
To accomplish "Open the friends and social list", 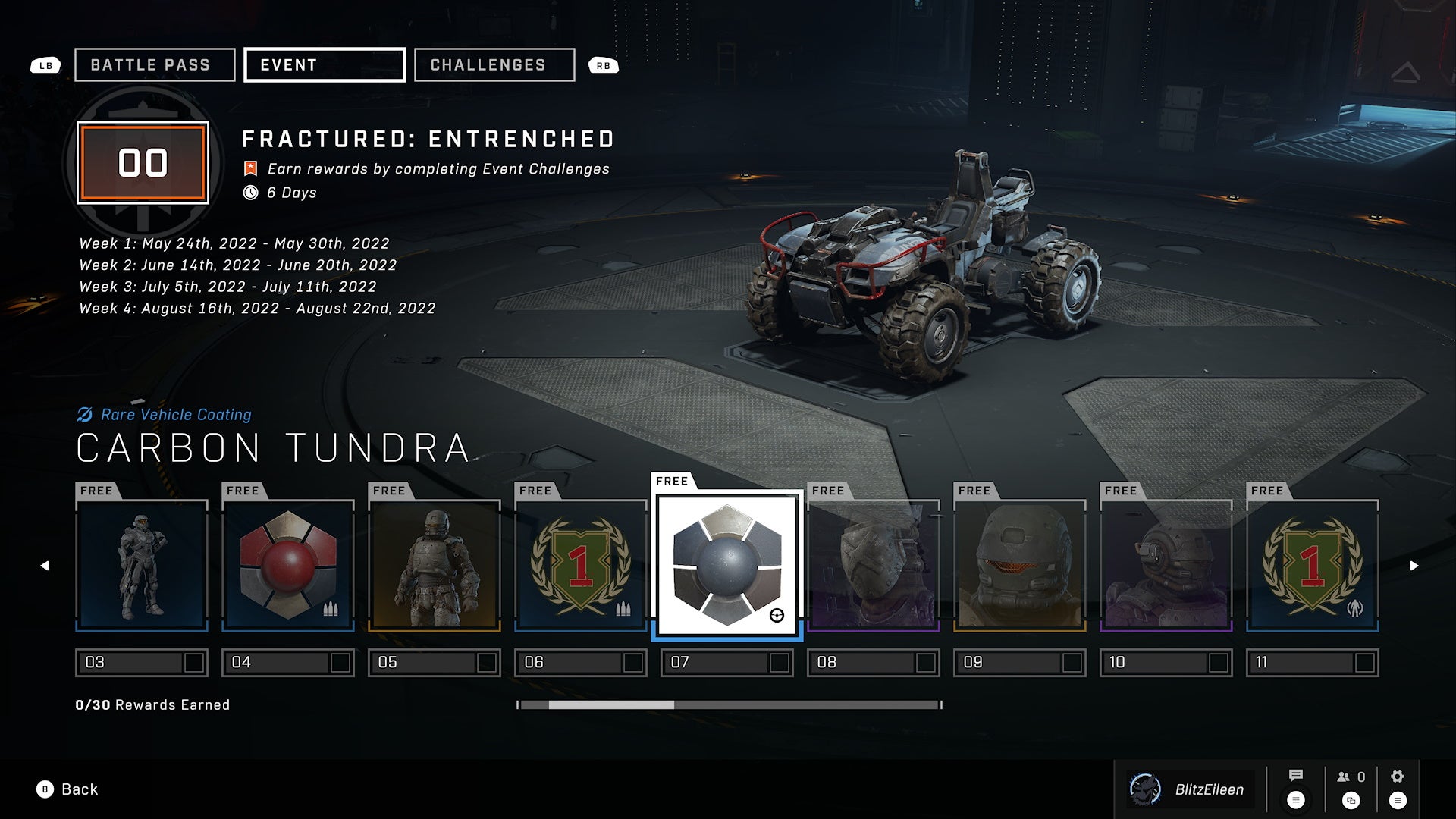I will click(1351, 777).
